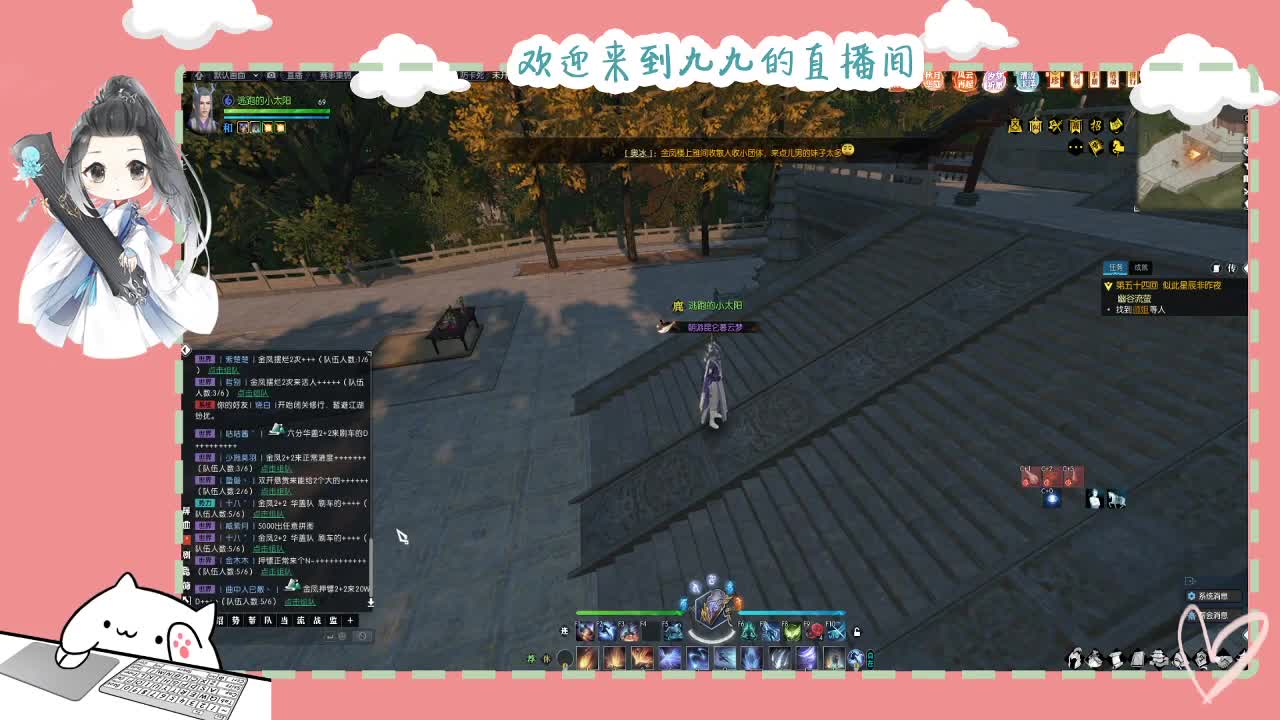Click the flag icon in the golden icon row
The height and width of the screenshot is (720, 1280).
pyautogui.click(x=1097, y=148)
